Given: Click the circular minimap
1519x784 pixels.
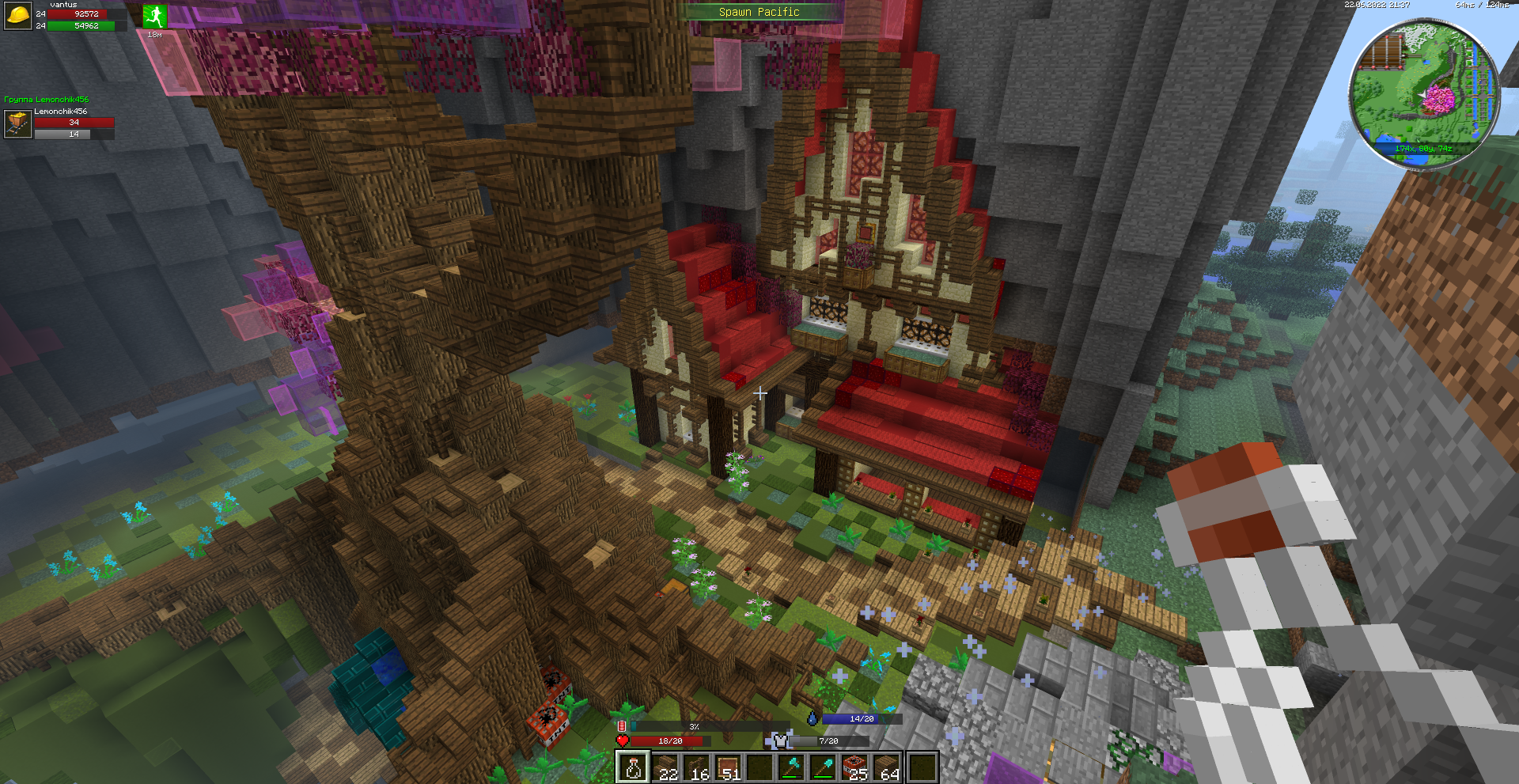Looking at the screenshot, I should point(1423,93).
